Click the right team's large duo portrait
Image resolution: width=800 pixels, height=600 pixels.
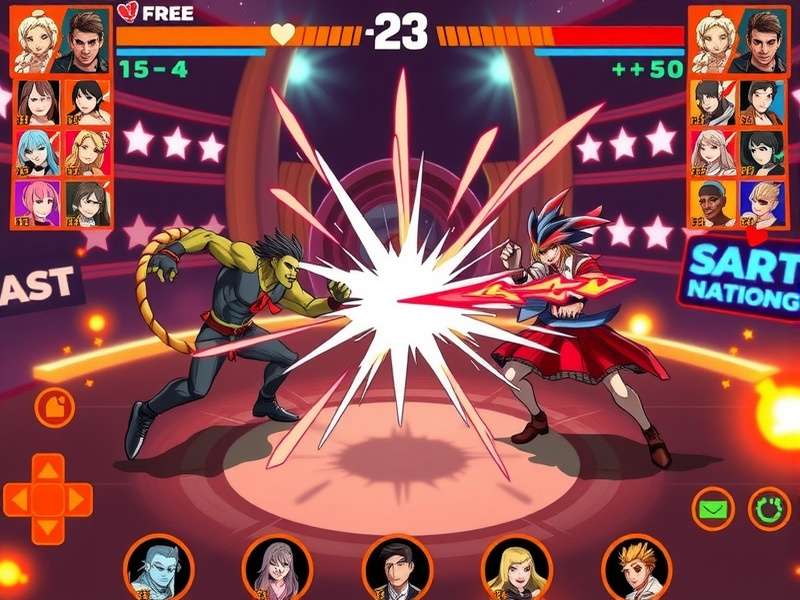(738, 40)
